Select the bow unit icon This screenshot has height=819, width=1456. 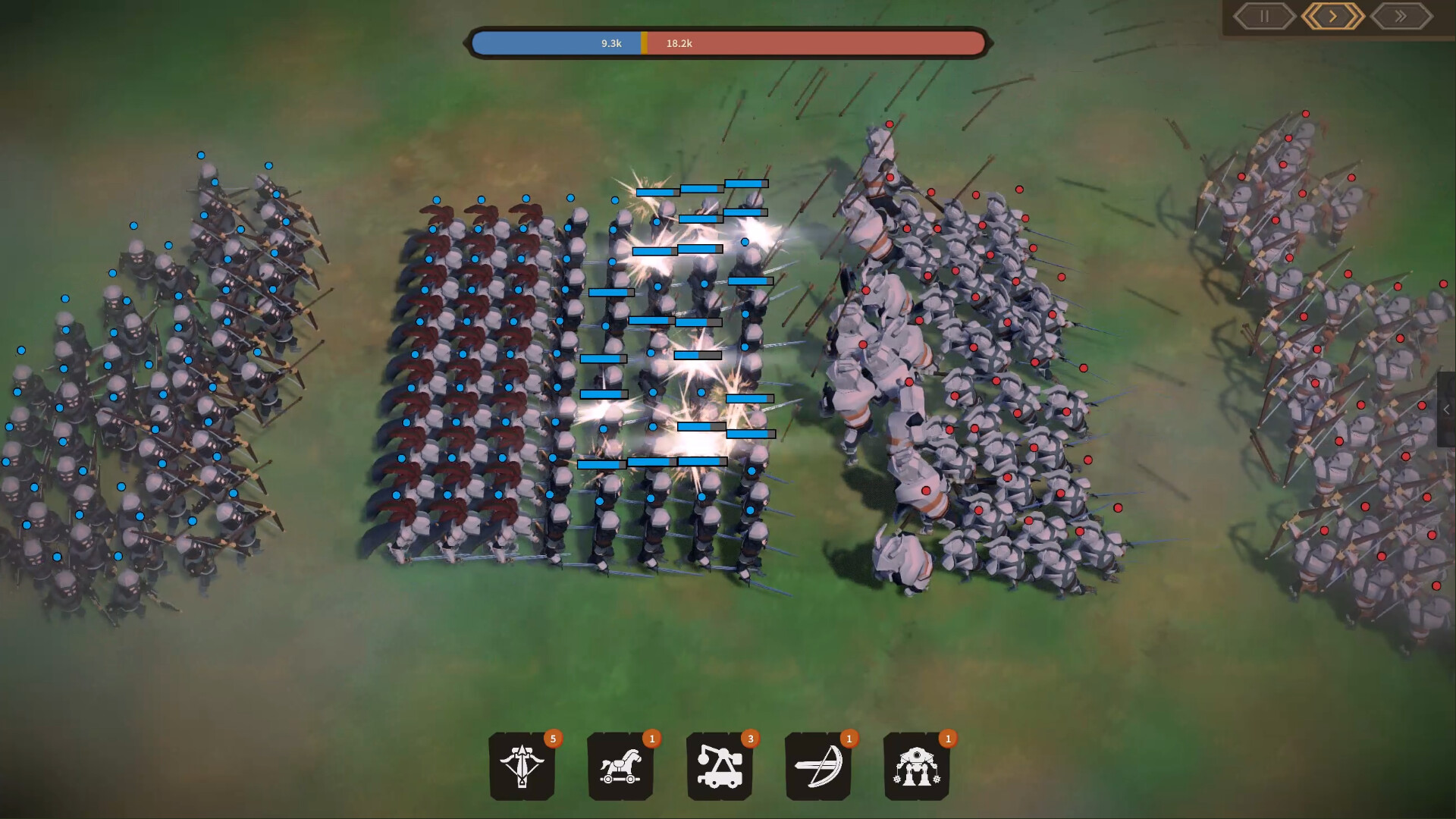point(817,767)
